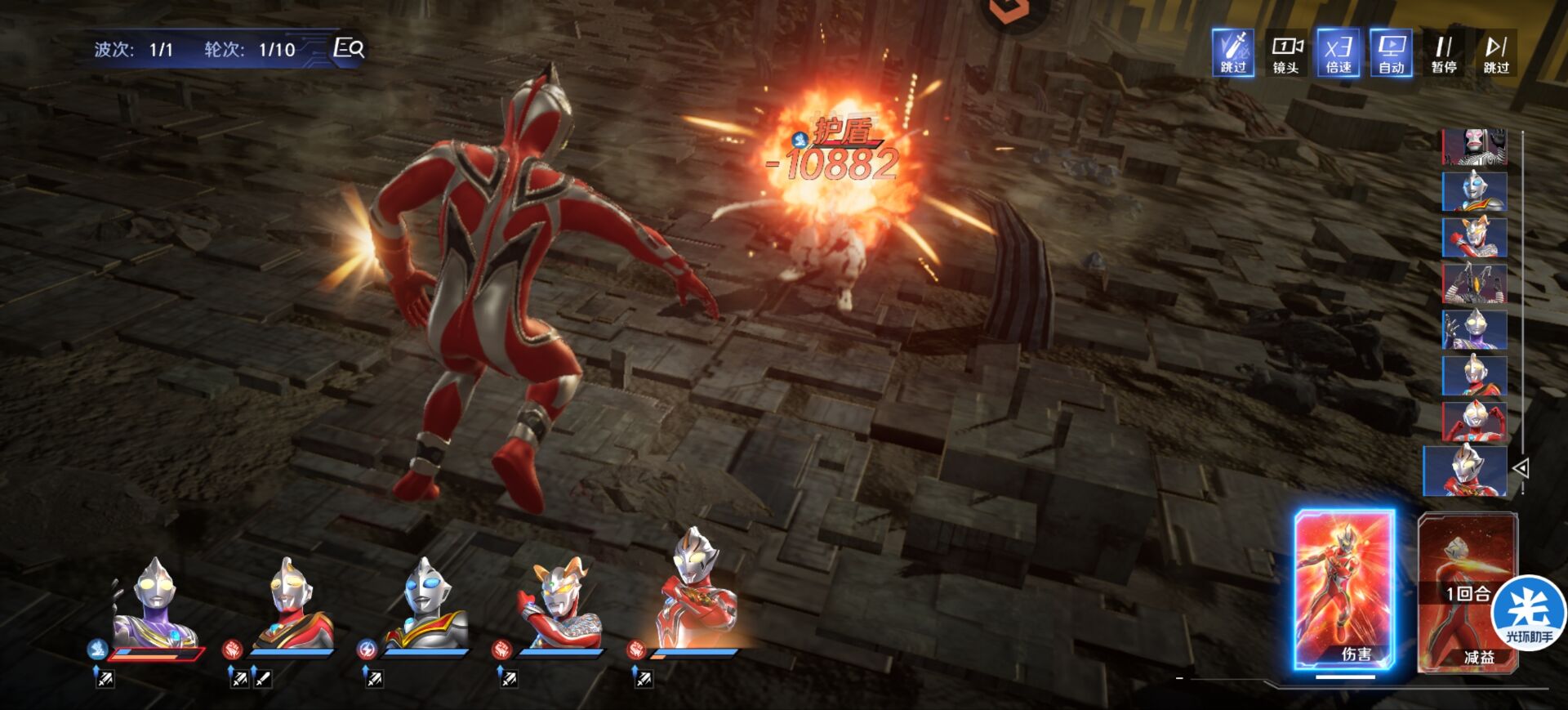Viewport: 1568px width, 710px height.
Task: Change the x3 倍速 battle speed
Action: tap(1338, 53)
